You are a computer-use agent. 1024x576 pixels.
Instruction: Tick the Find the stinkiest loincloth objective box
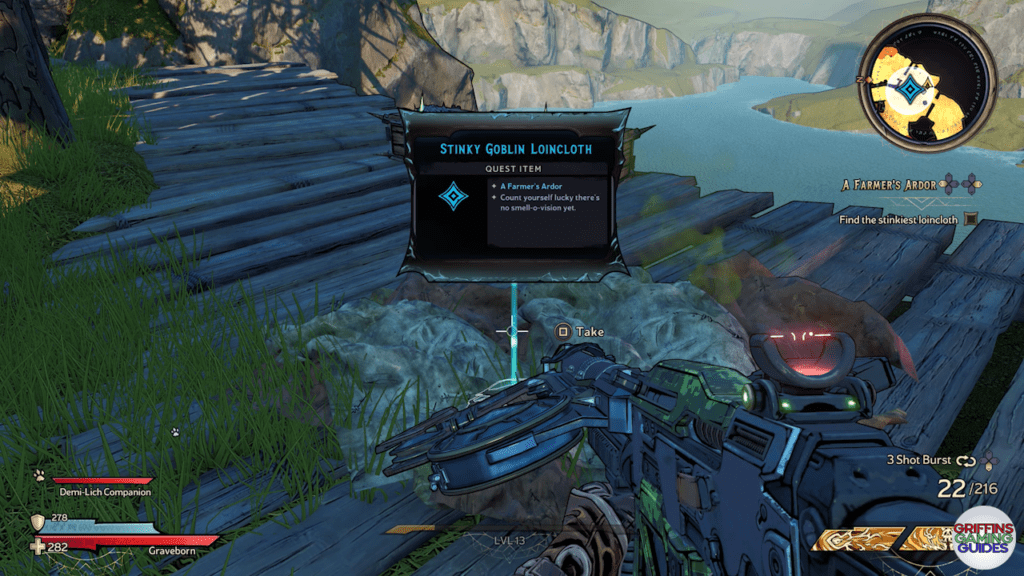click(969, 219)
